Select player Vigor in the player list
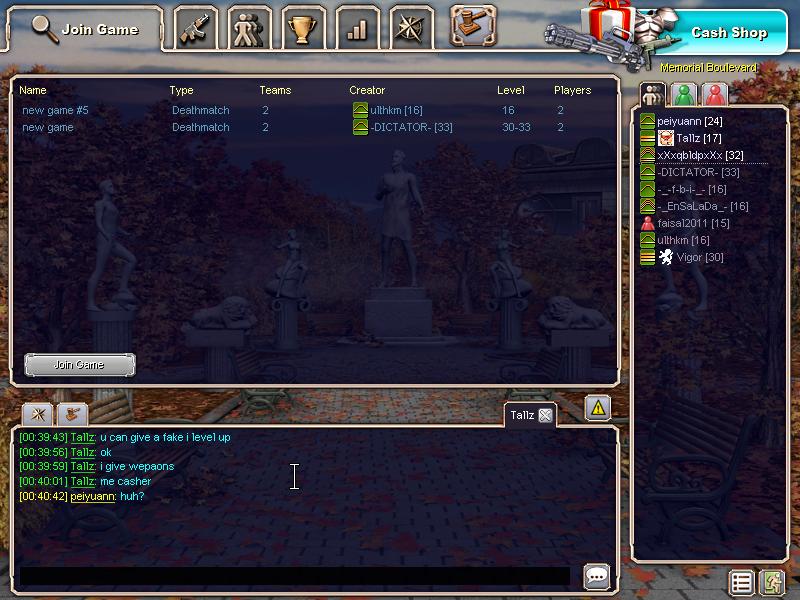 (700, 257)
